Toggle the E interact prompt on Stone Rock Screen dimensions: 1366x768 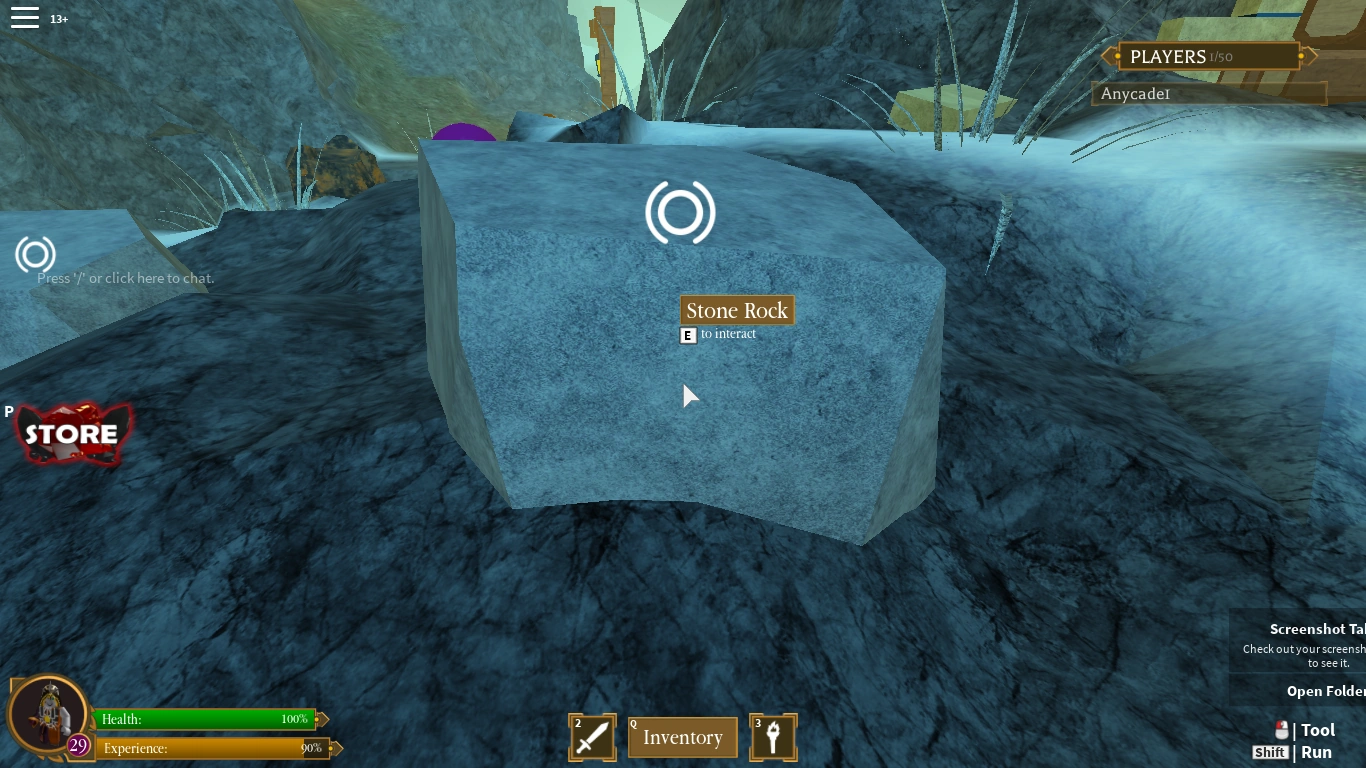(x=688, y=334)
